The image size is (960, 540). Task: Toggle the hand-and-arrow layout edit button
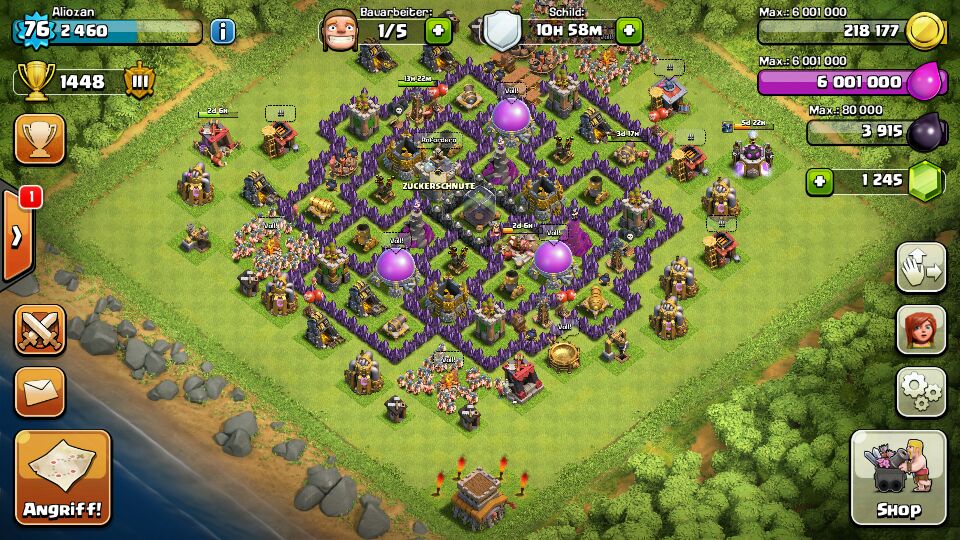point(921,267)
